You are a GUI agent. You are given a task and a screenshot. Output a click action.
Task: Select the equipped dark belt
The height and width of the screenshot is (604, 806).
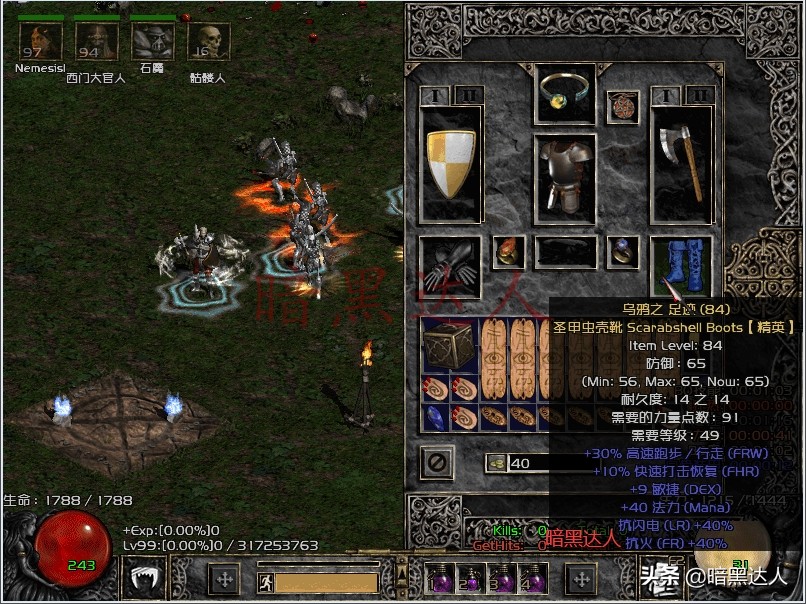coord(566,251)
